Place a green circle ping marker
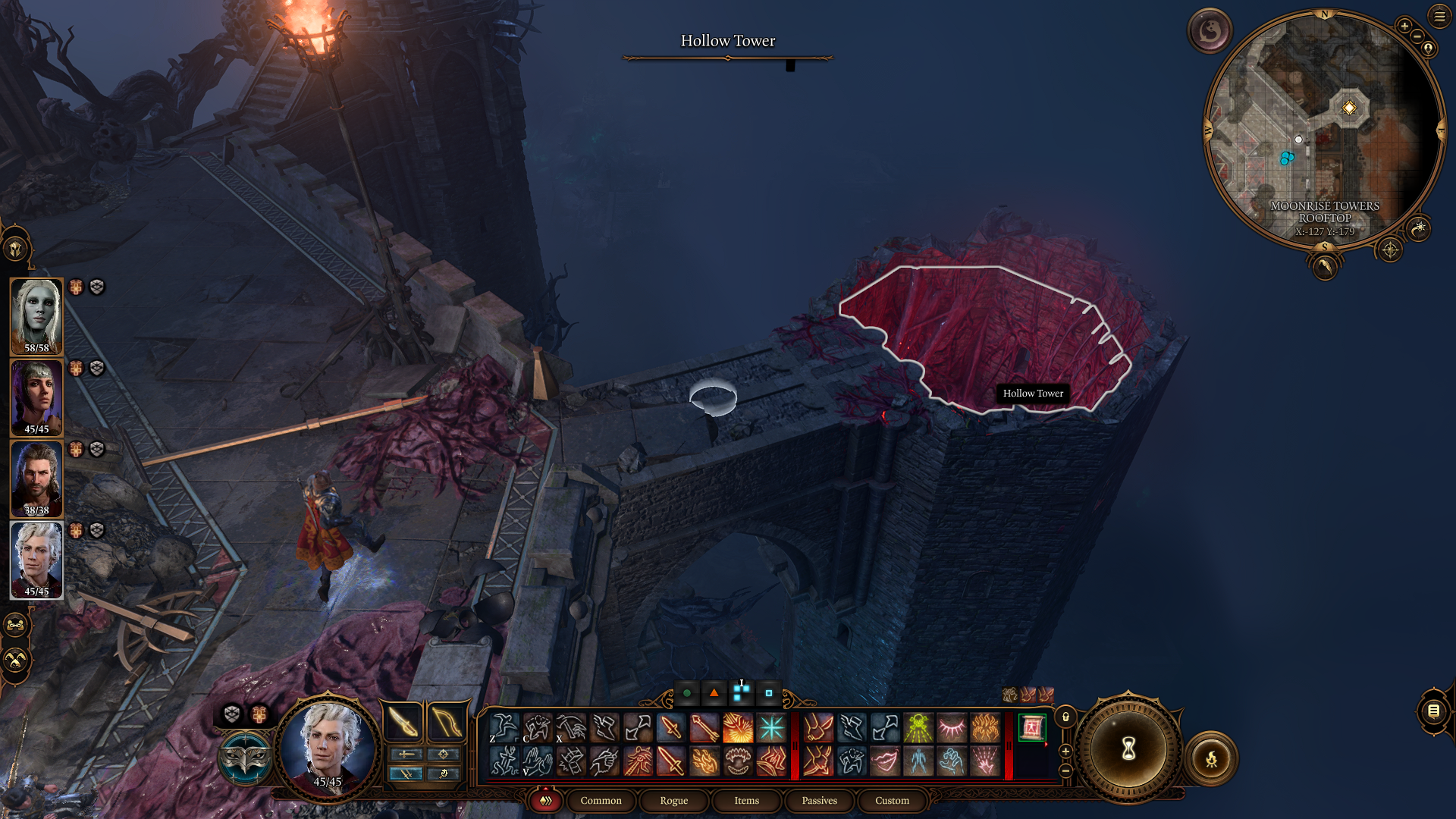 click(x=686, y=692)
